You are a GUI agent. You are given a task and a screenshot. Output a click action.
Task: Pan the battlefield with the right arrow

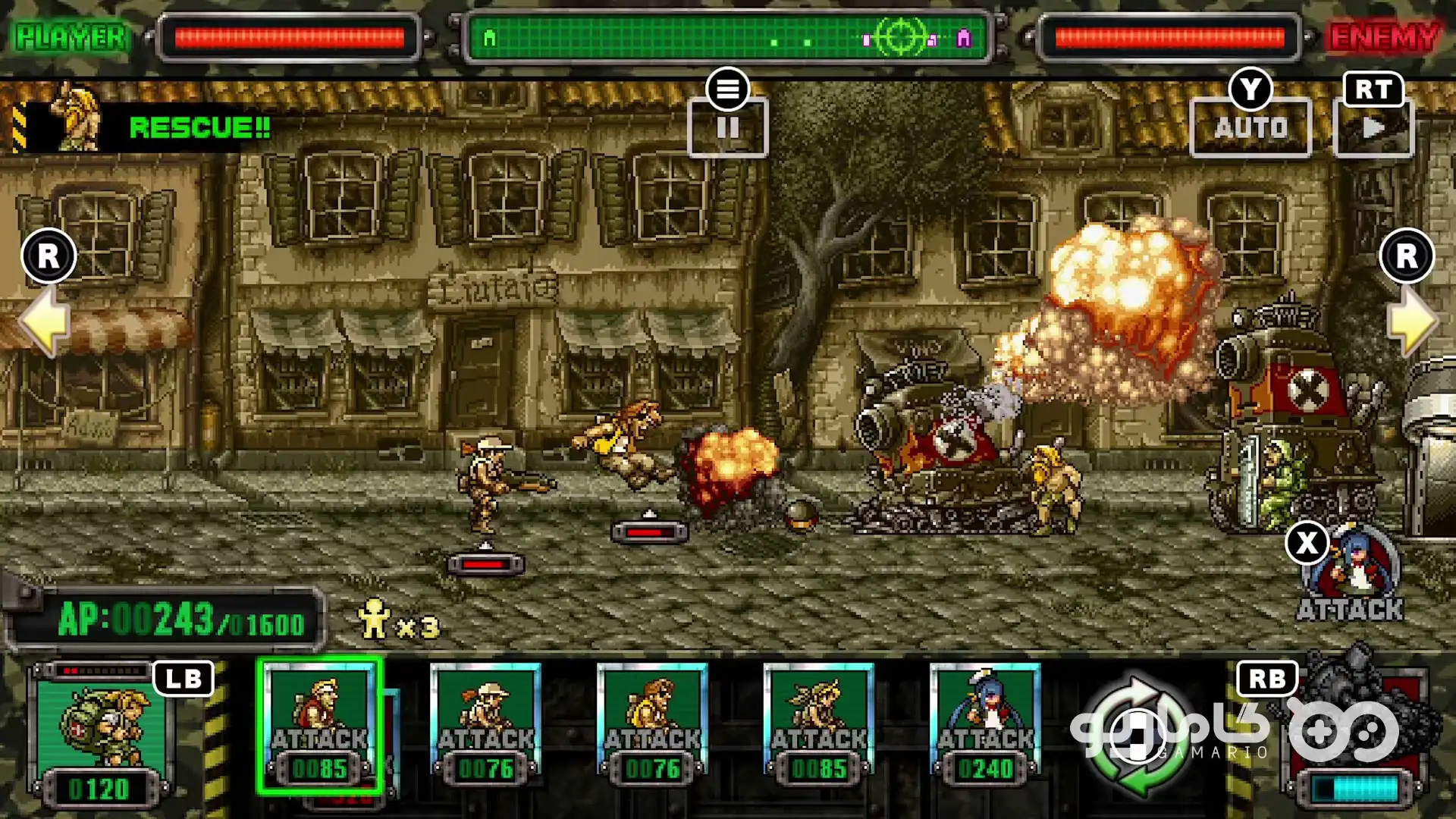click(x=1411, y=322)
